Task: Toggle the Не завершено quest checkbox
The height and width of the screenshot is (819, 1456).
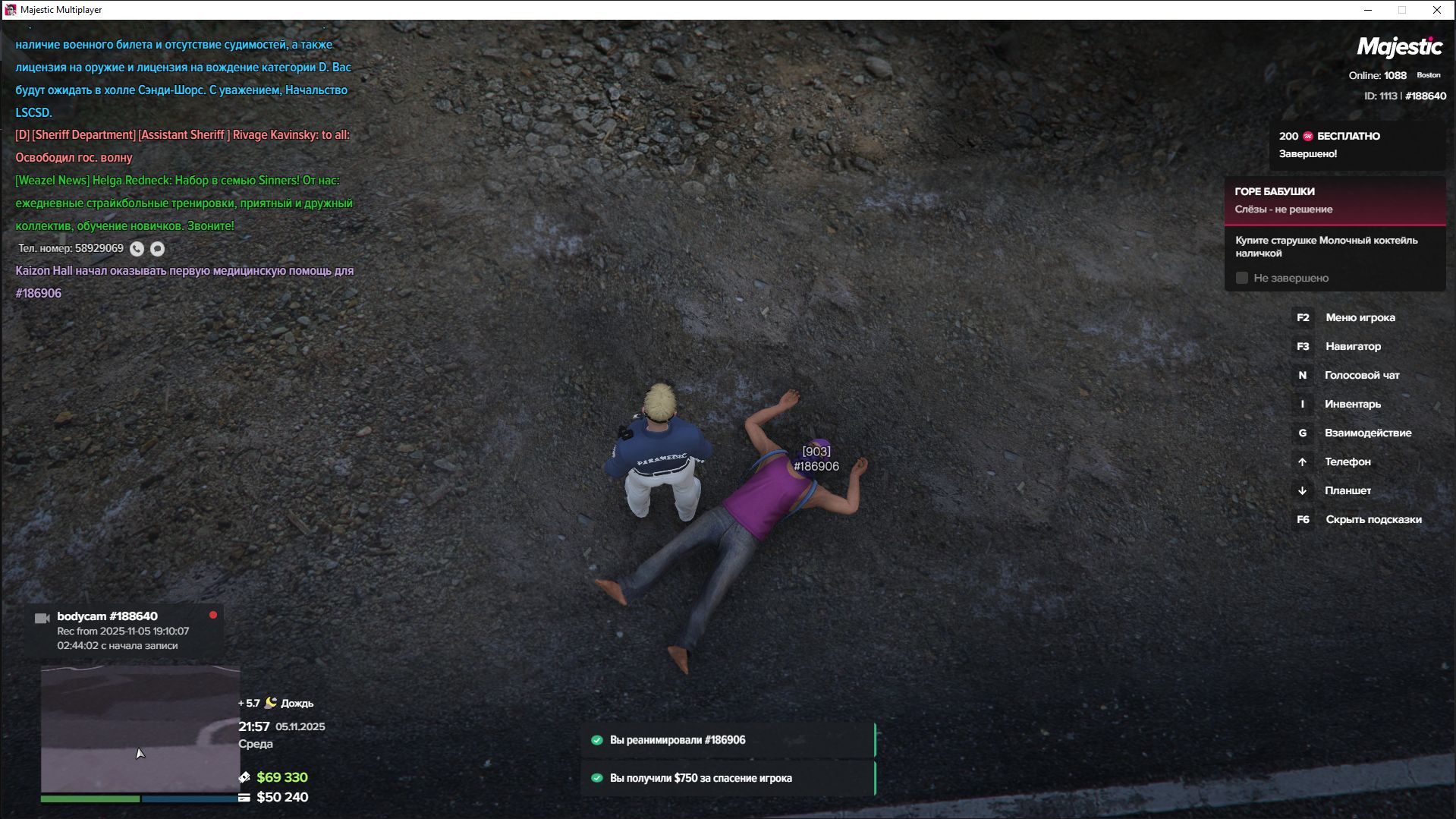Action: 1242,279
